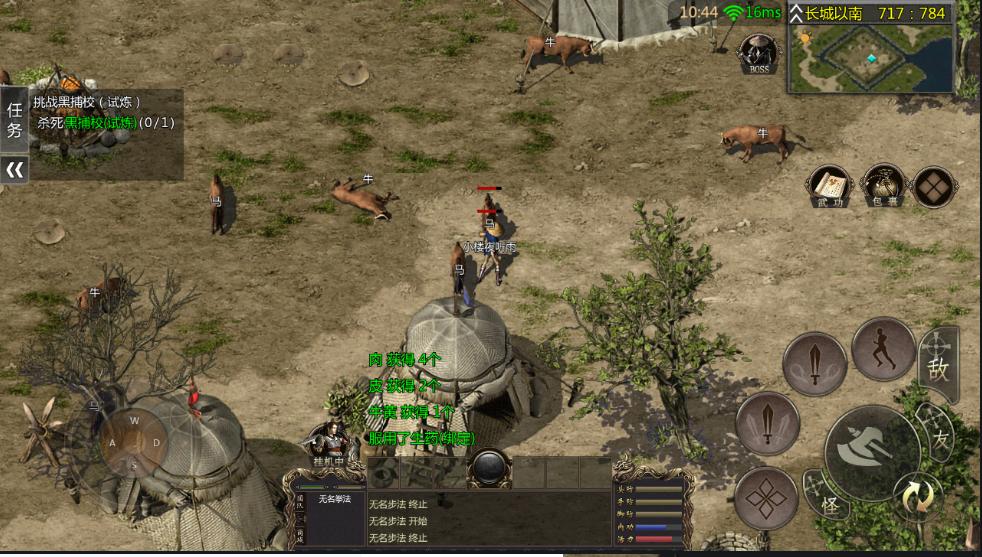Image resolution: width=982 pixels, height=557 pixels.
Task: Select the 挑战黑捕校 quest entry
Action: tap(88, 102)
